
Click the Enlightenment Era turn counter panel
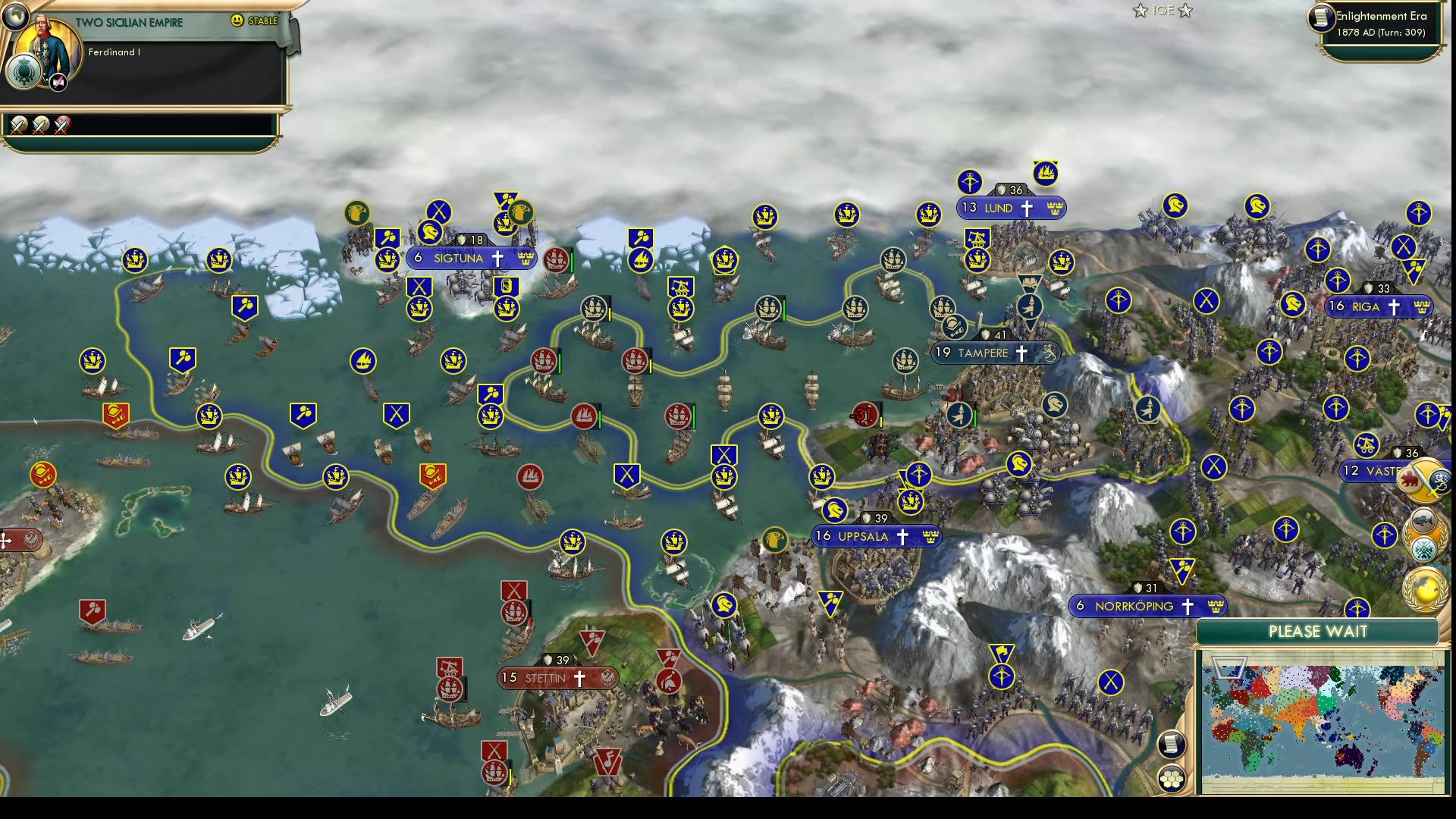click(x=1379, y=24)
